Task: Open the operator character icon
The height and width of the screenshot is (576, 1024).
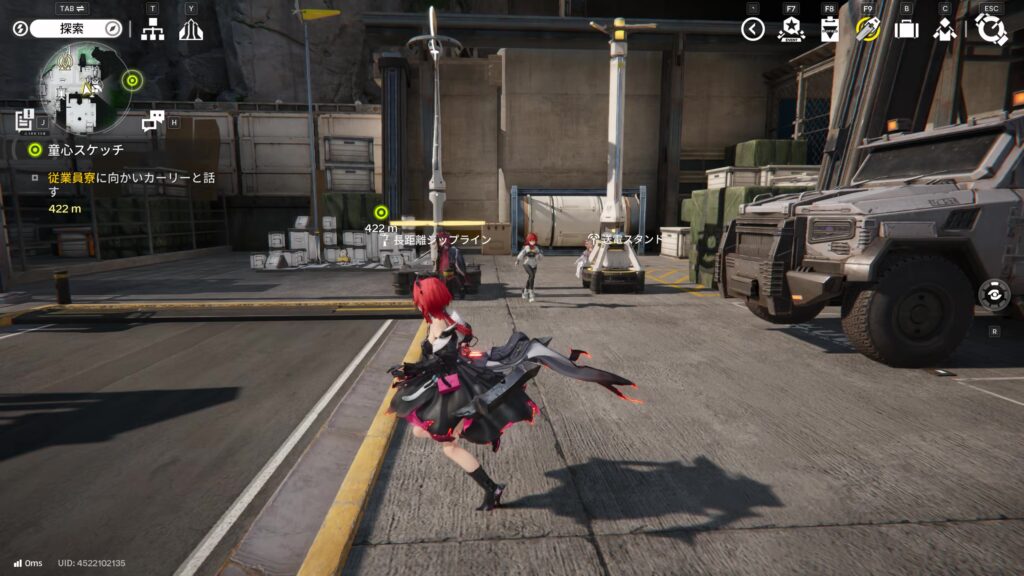Action: point(944,29)
